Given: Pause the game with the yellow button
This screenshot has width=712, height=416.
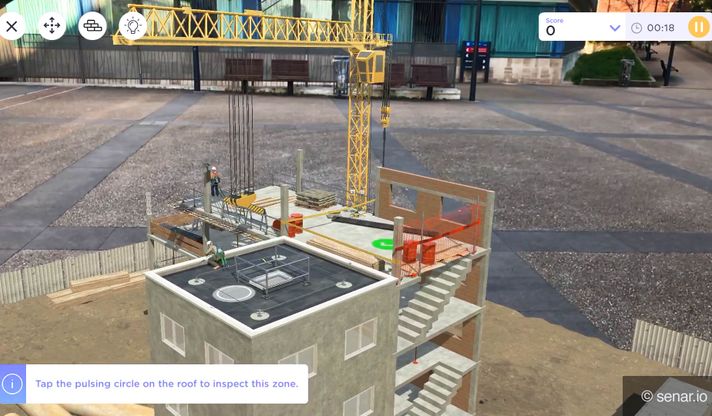Looking at the screenshot, I should pyautogui.click(x=698, y=27).
